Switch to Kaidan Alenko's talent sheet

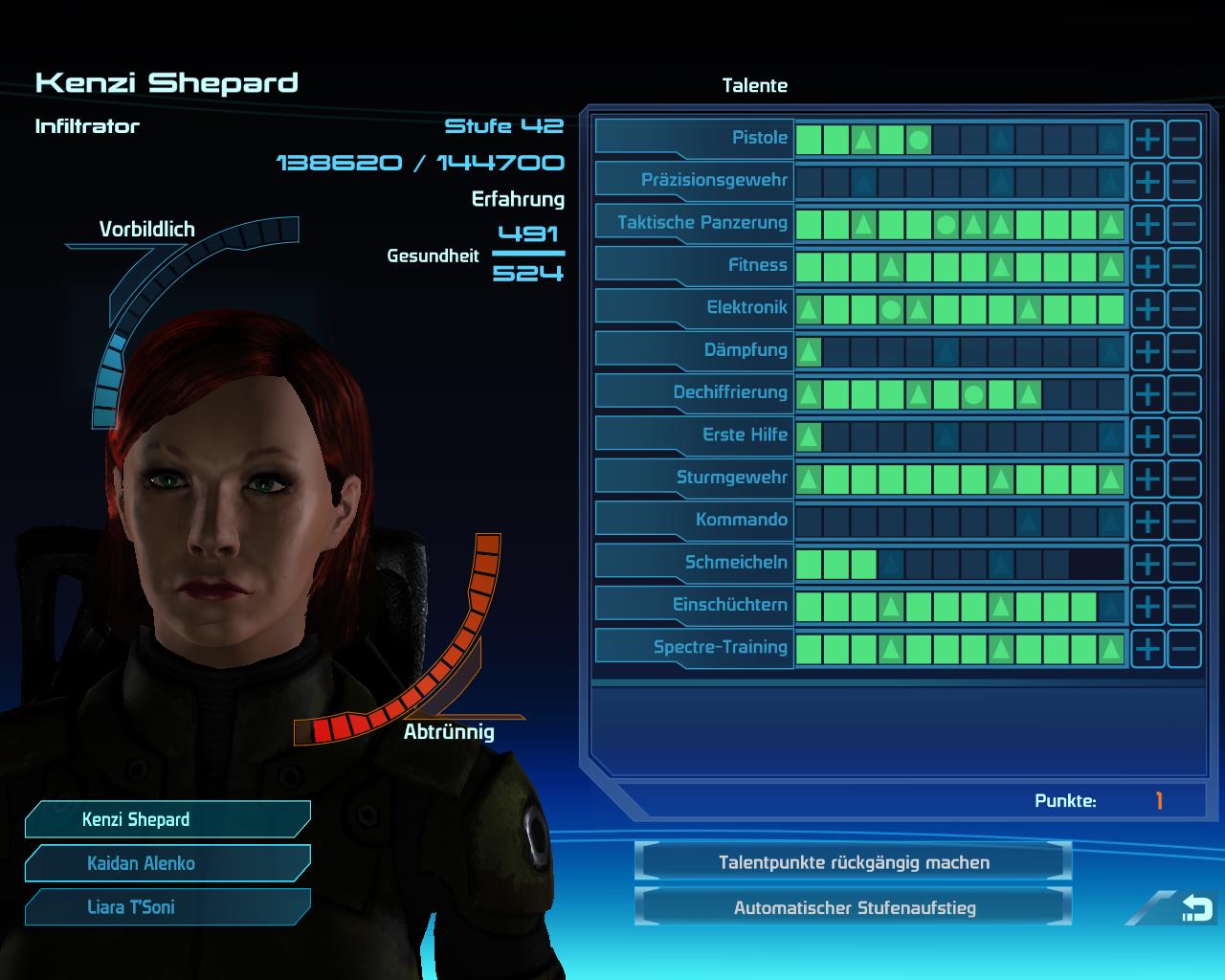(167, 863)
